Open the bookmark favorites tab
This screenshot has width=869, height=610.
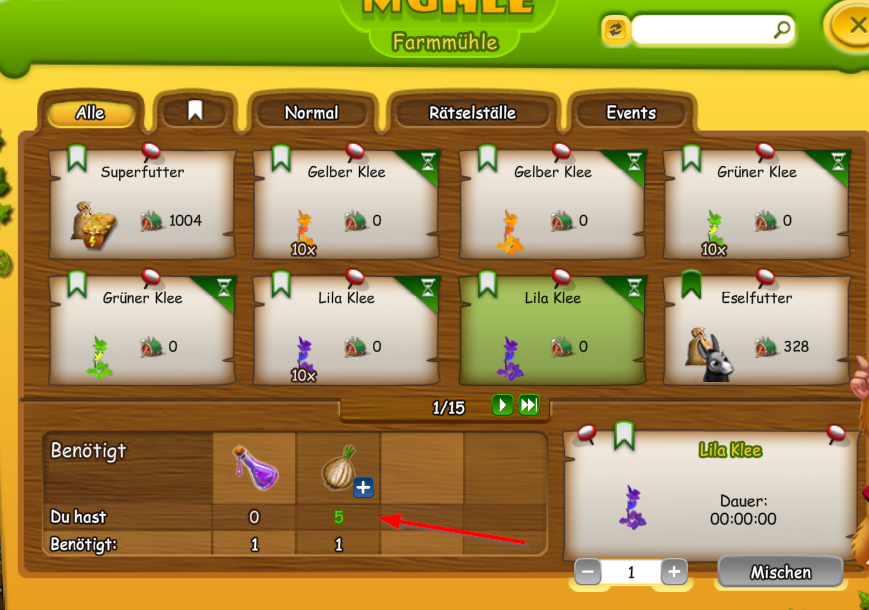coord(195,112)
